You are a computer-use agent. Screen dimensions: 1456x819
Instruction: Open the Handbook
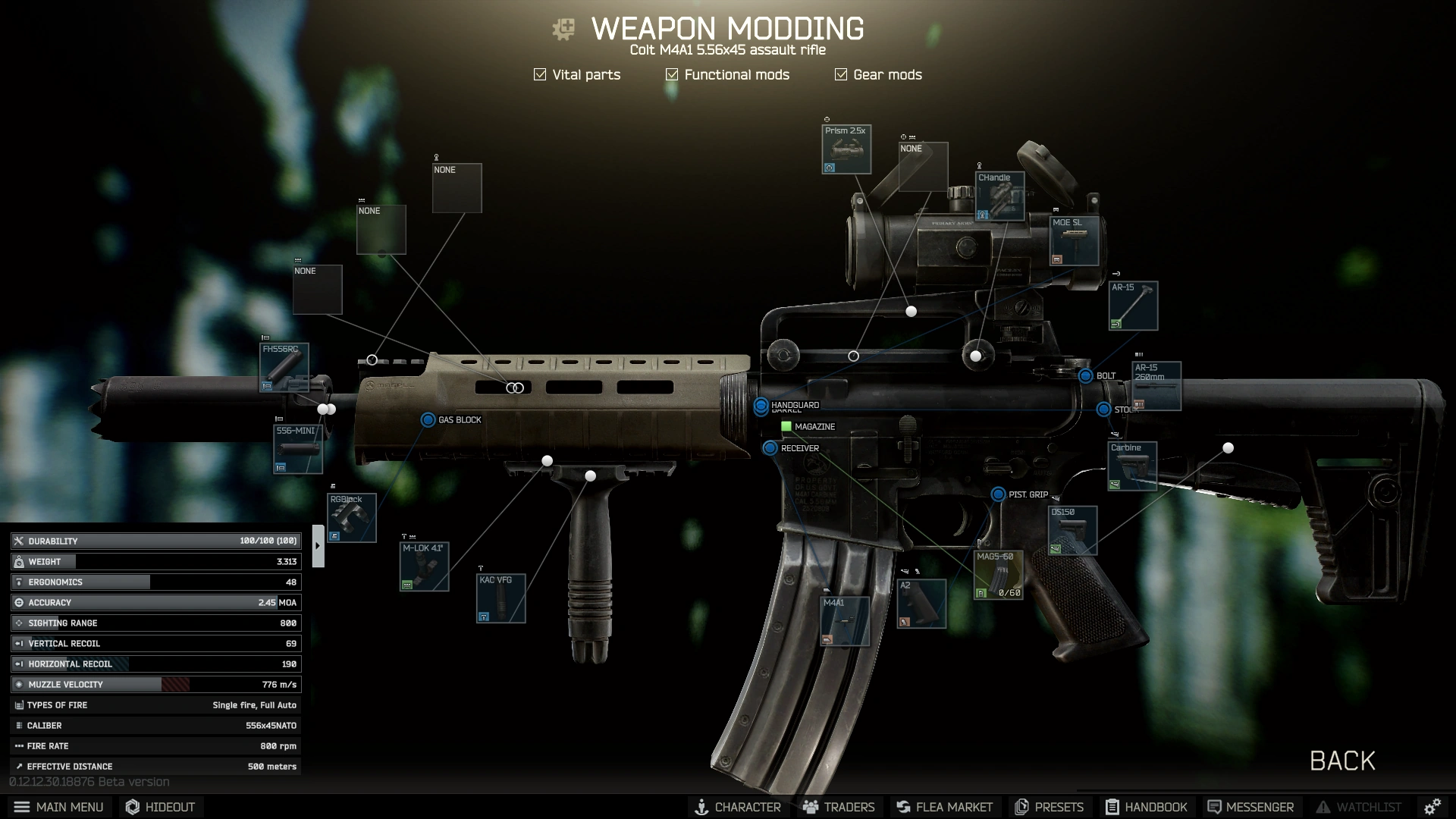[x=1146, y=807]
